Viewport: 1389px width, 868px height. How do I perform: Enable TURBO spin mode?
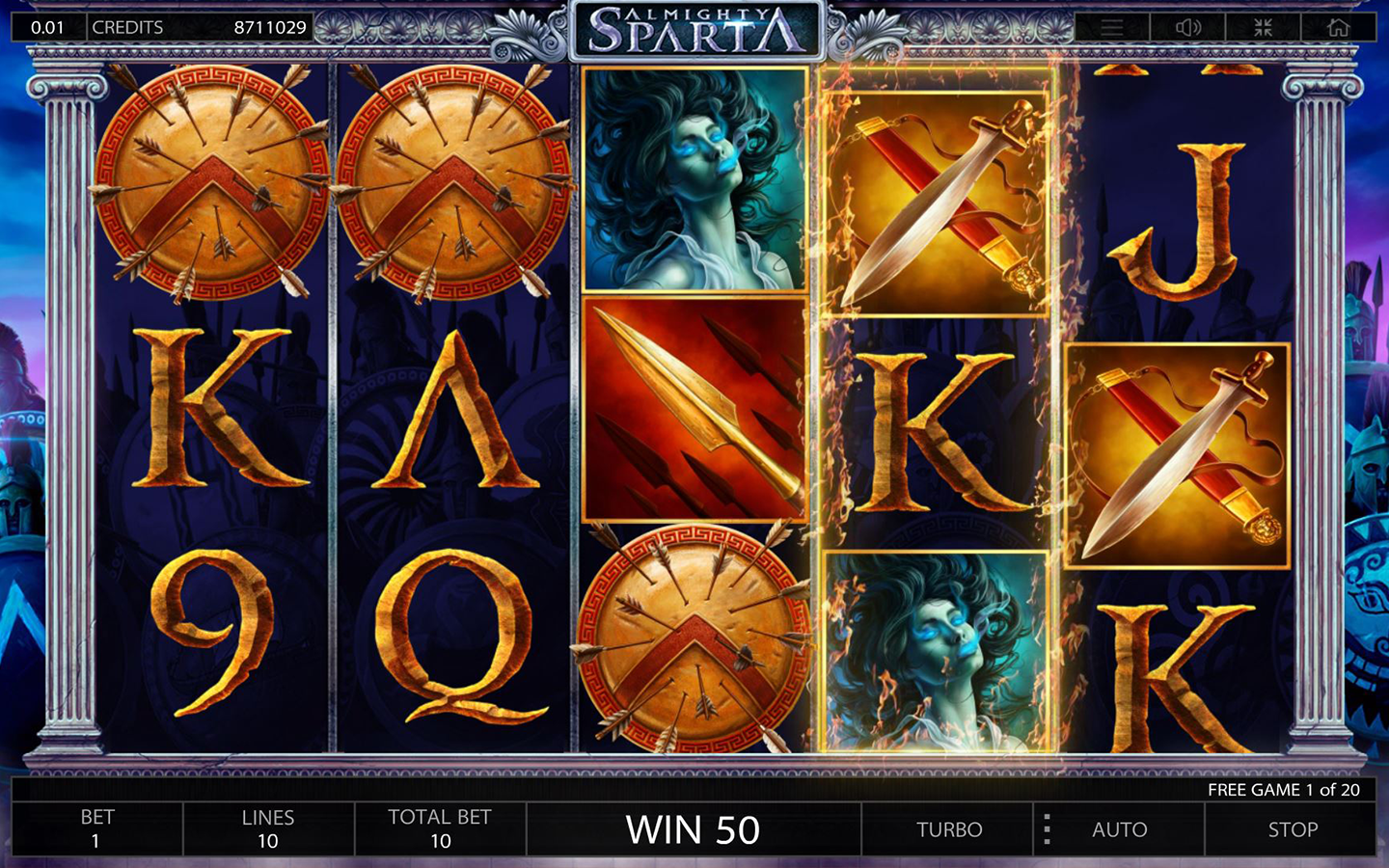(948, 829)
